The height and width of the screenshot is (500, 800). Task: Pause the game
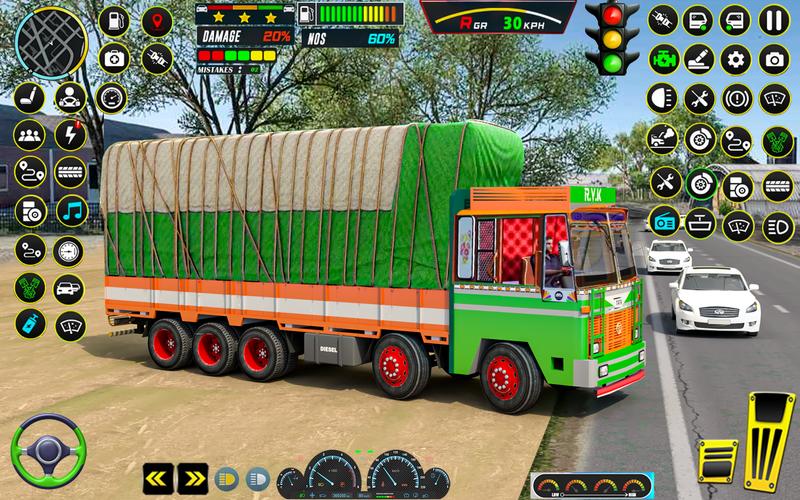tap(772, 19)
